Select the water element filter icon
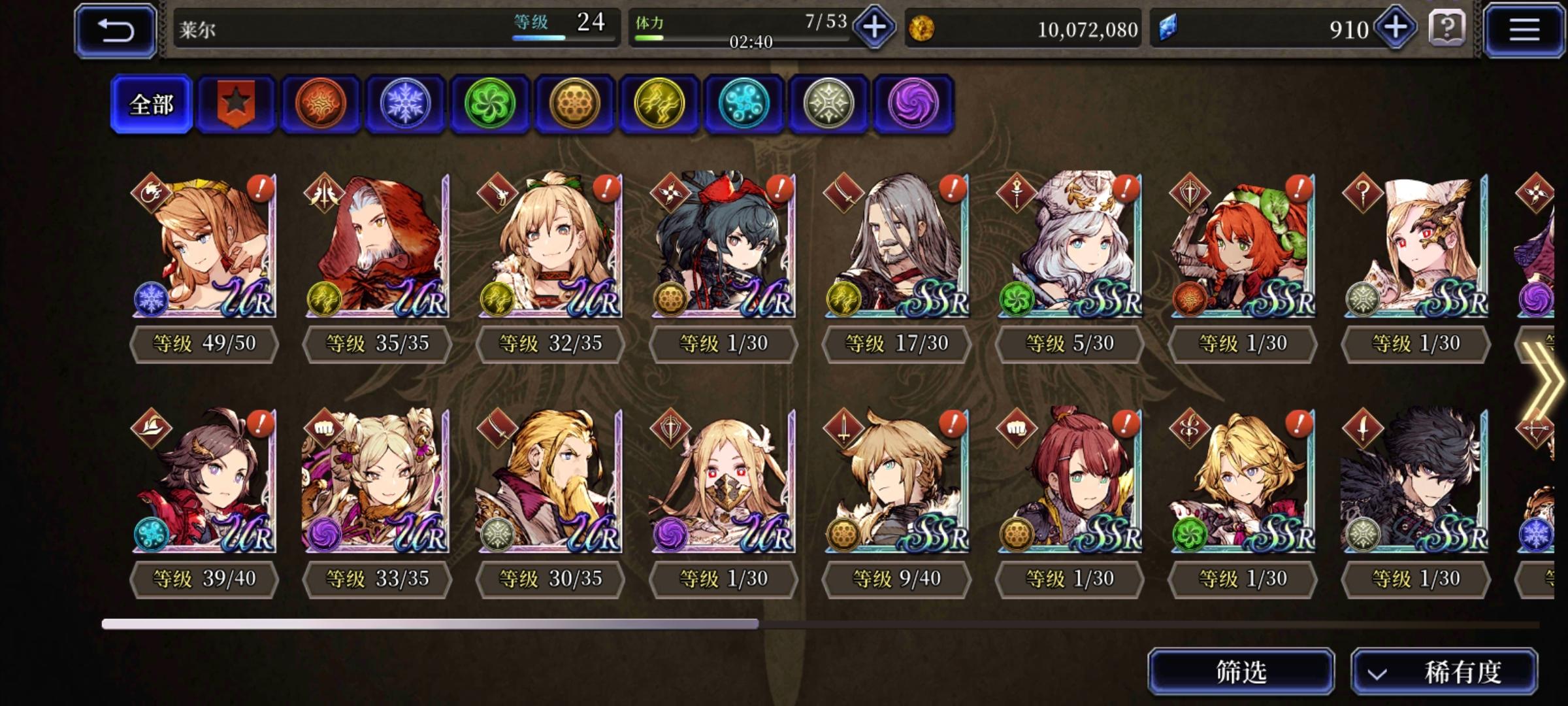This screenshot has height=706, width=1568. [x=742, y=105]
